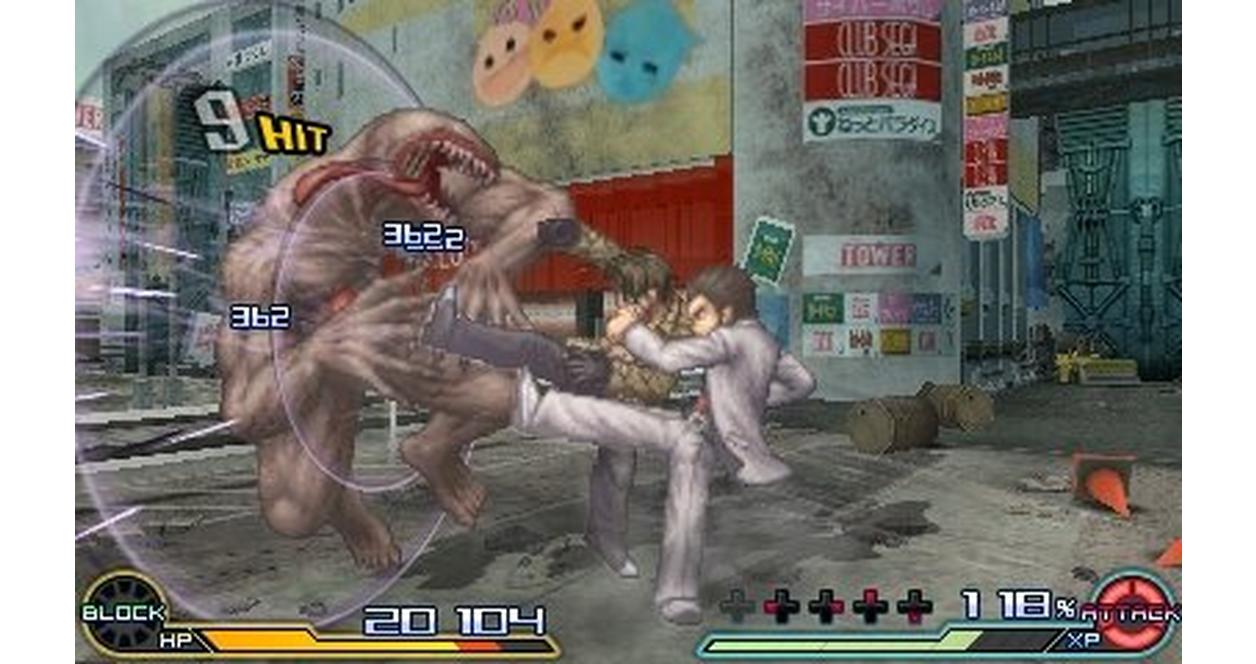The width and height of the screenshot is (1256, 664).
Task: Select the BLOCK gauge icon
Action: pyautogui.click(x=123, y=612)
